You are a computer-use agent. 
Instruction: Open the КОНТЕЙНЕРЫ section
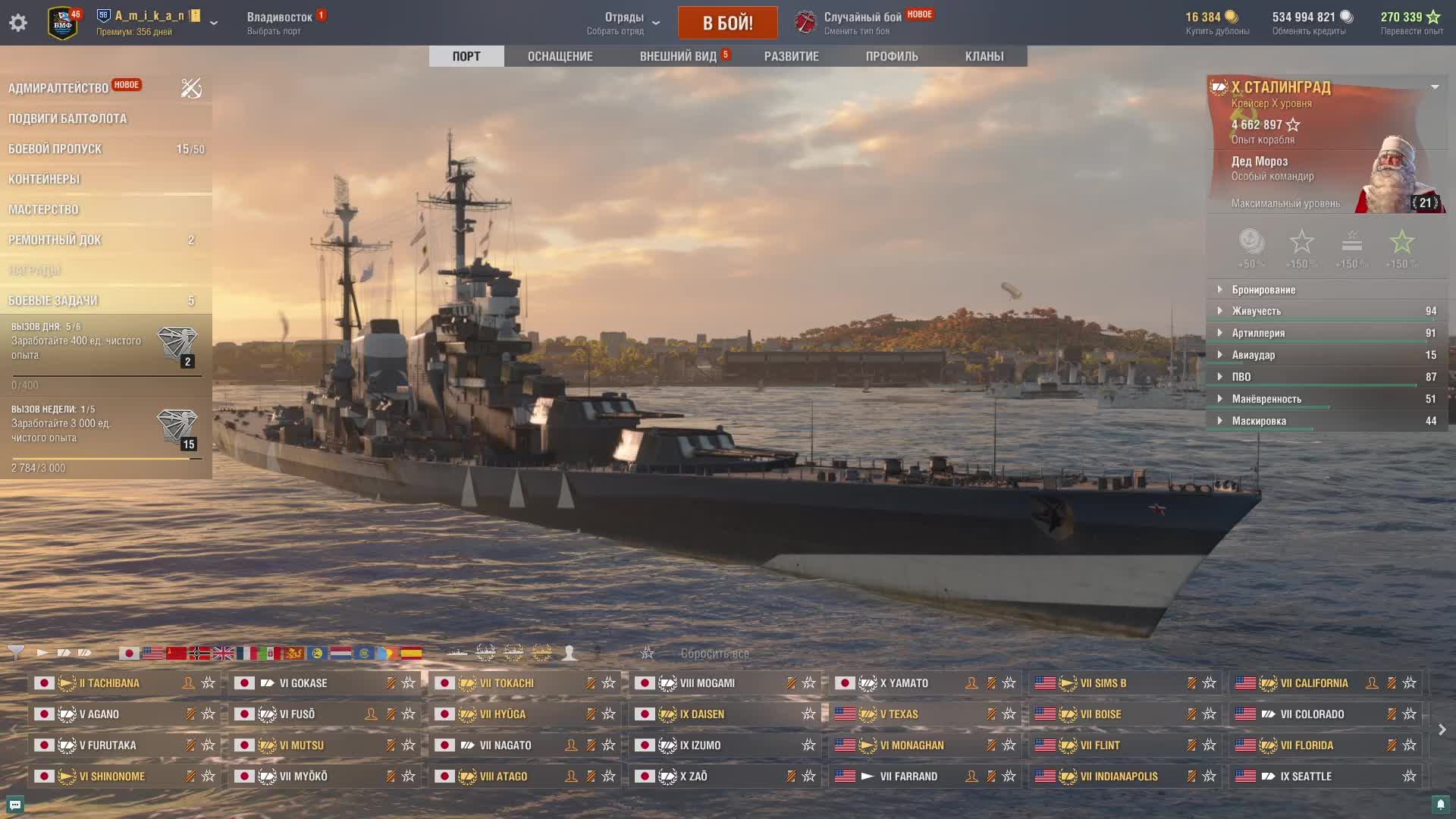[44, 179]
